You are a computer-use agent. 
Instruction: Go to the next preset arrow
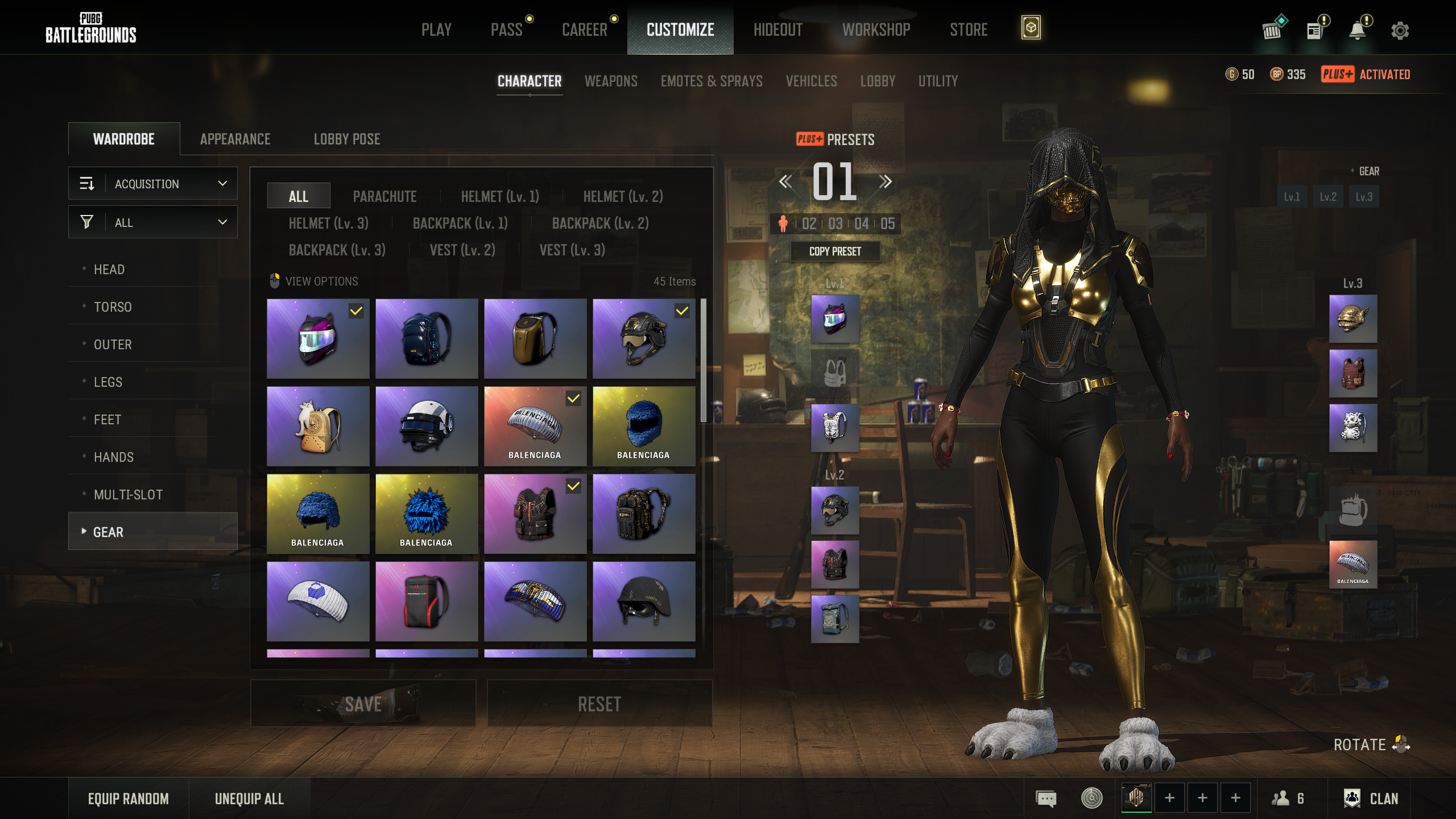tap(885, 182)
